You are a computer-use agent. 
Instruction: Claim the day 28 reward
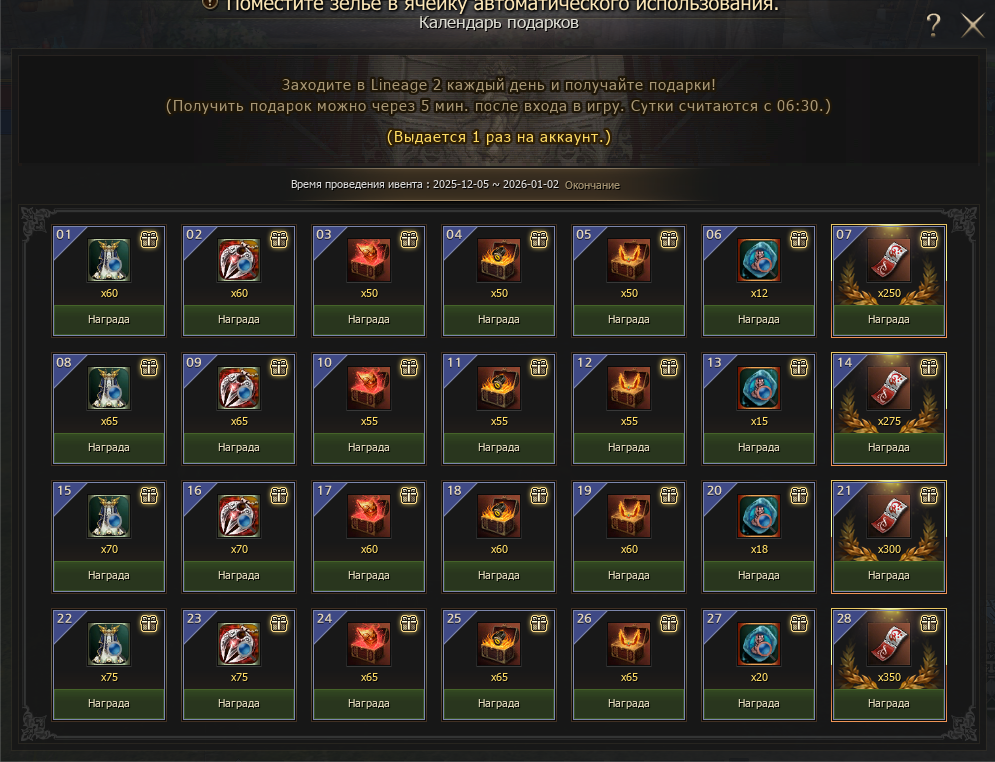point(888,704)
